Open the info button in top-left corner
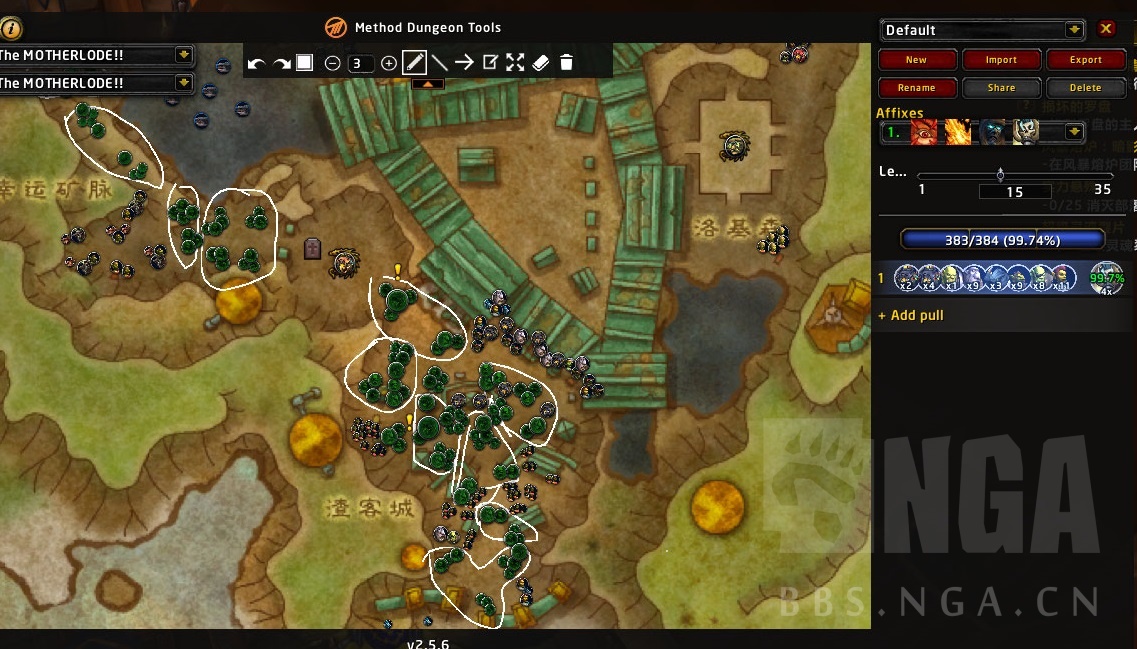This screenshot has width=1137, height=649. point(11,29)
